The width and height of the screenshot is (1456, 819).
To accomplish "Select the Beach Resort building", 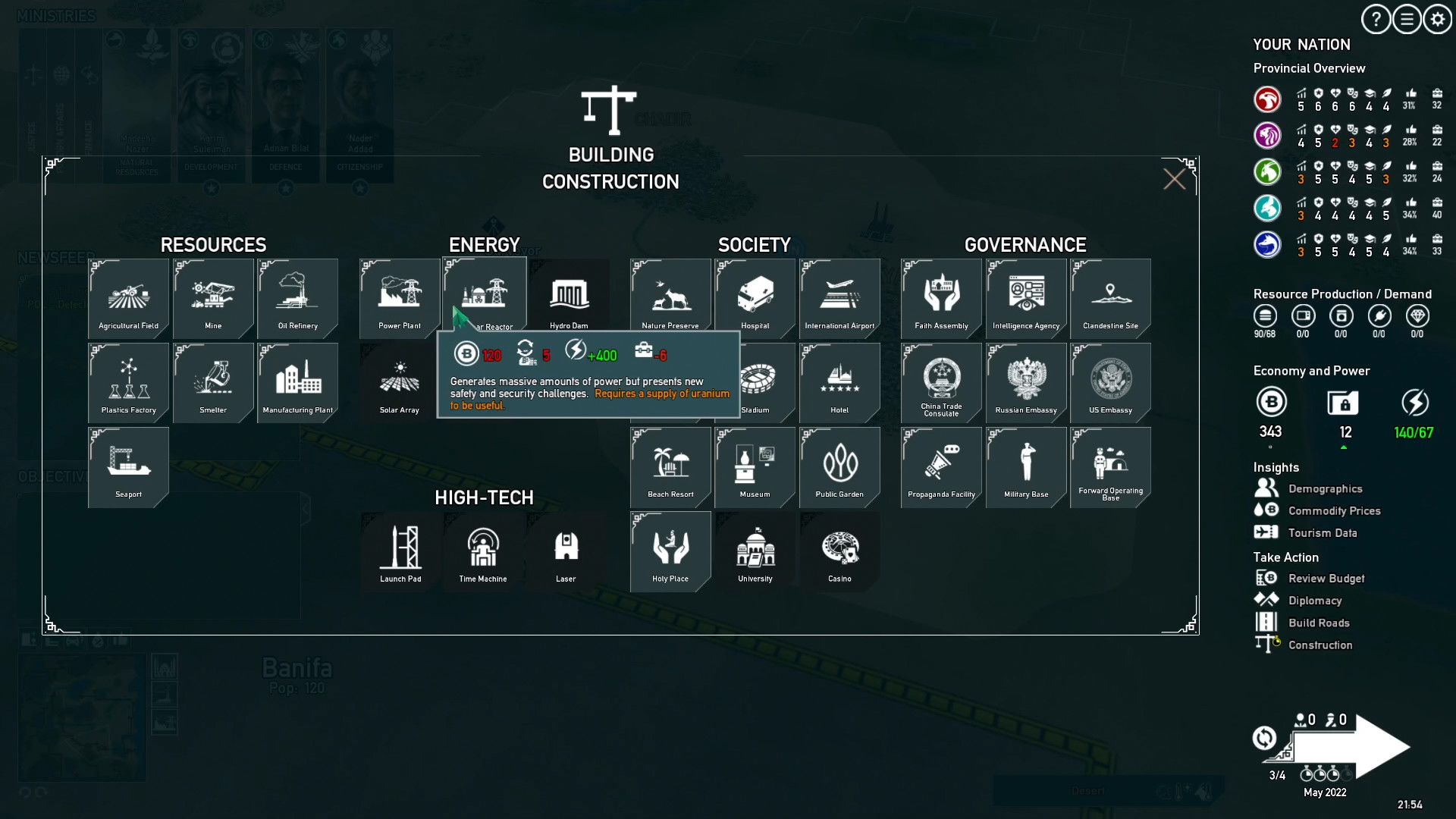I will click(670, 467).
